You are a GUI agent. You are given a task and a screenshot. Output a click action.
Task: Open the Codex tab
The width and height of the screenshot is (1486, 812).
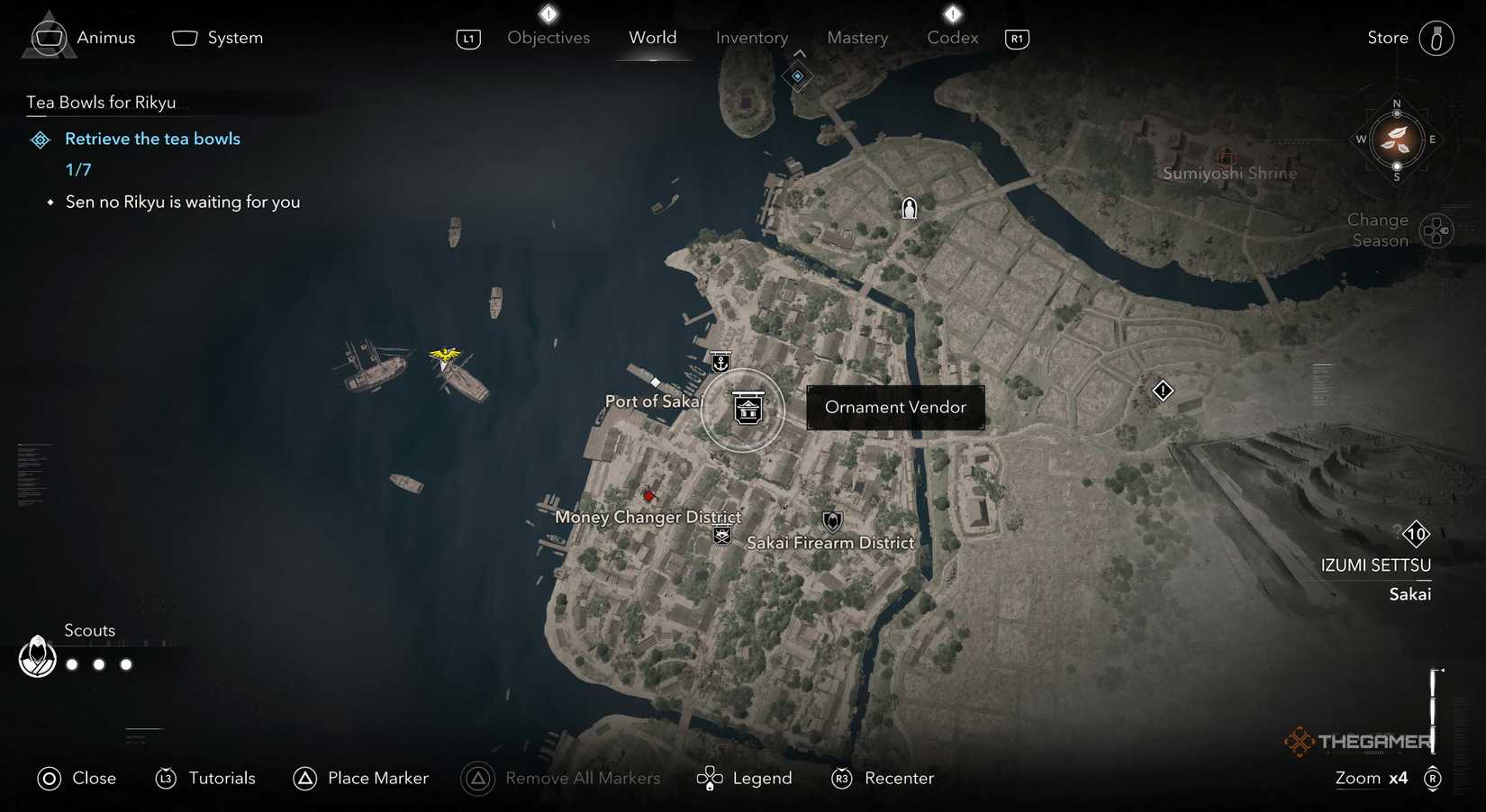pyautogui.click(x=952, y=38)
